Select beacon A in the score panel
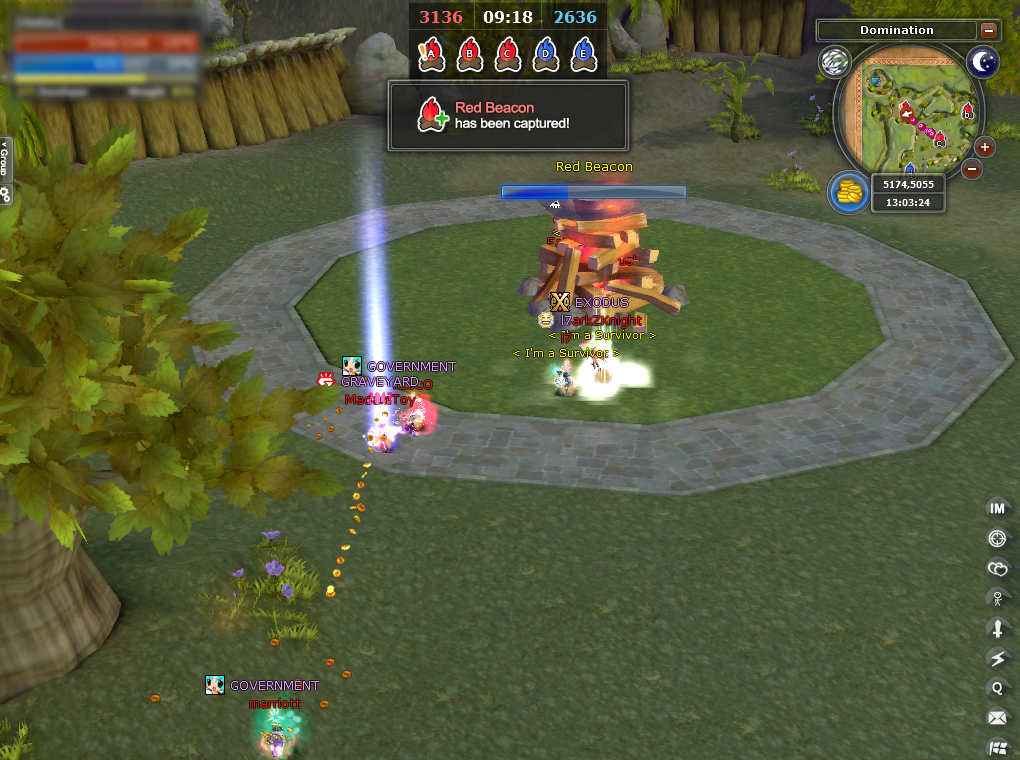 (431, 54)
